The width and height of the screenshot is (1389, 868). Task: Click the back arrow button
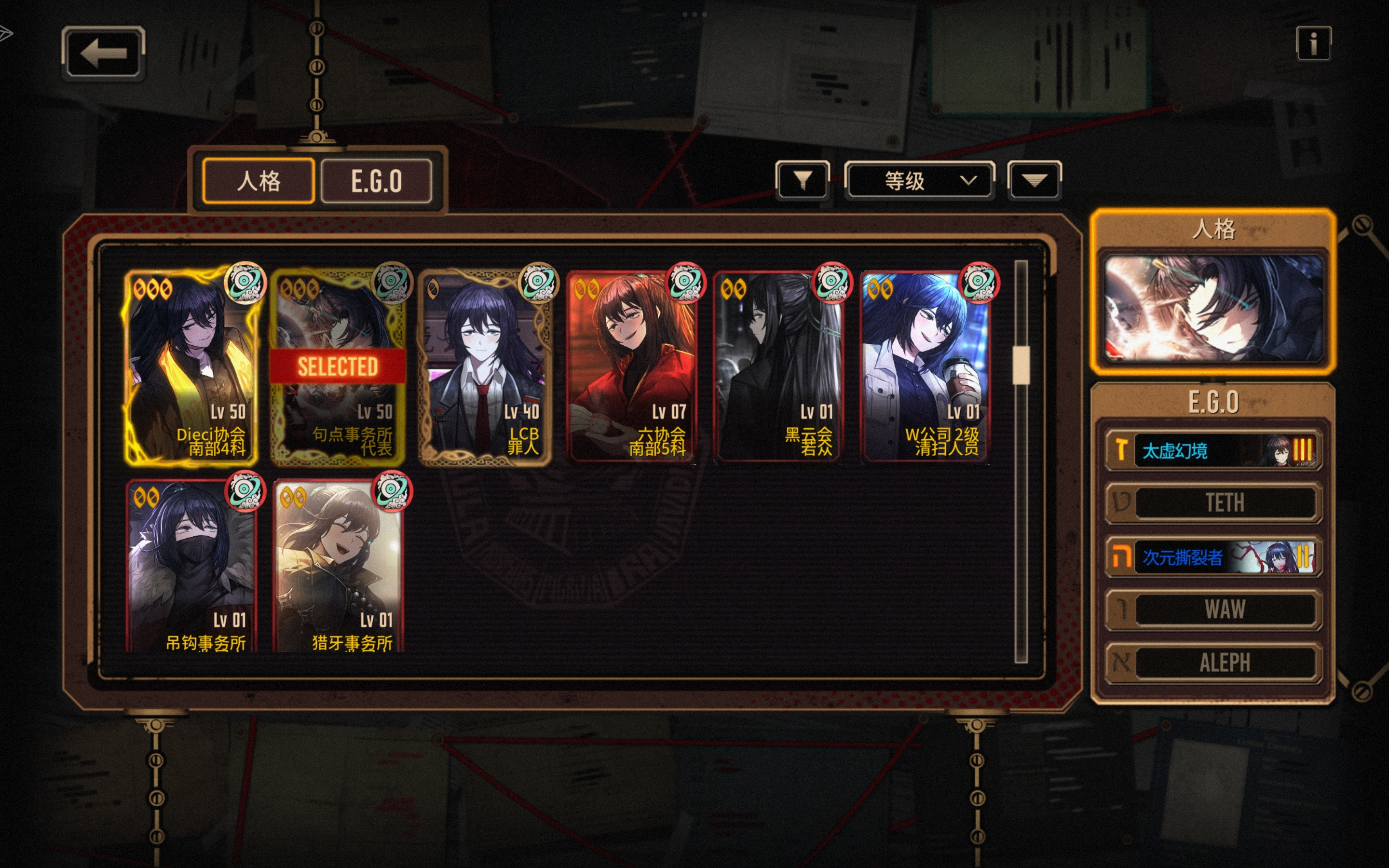(103, 53)
